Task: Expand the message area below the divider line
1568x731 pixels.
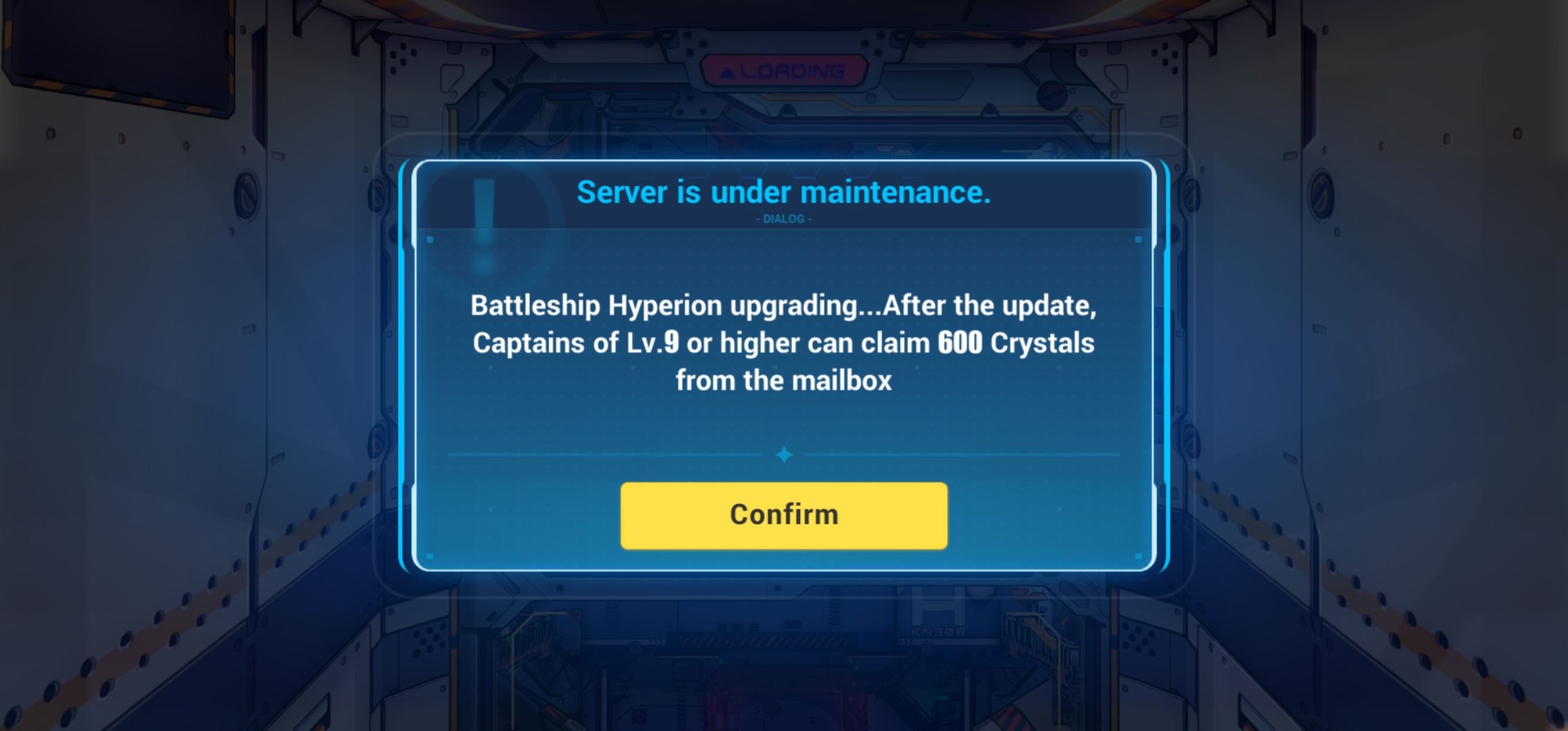Action: click(x=783, y=343)
